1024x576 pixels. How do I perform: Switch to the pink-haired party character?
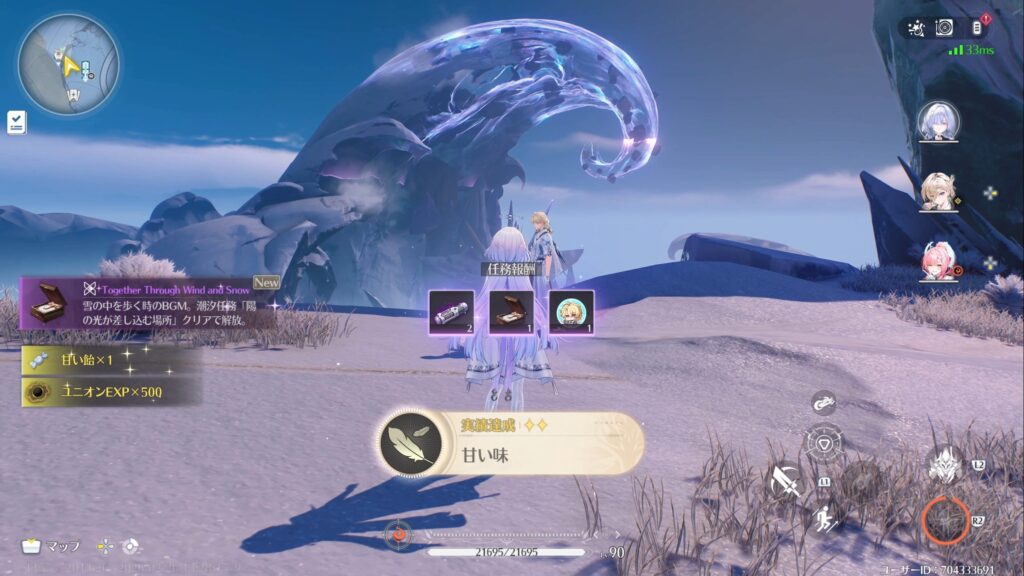tap(938, 262)
